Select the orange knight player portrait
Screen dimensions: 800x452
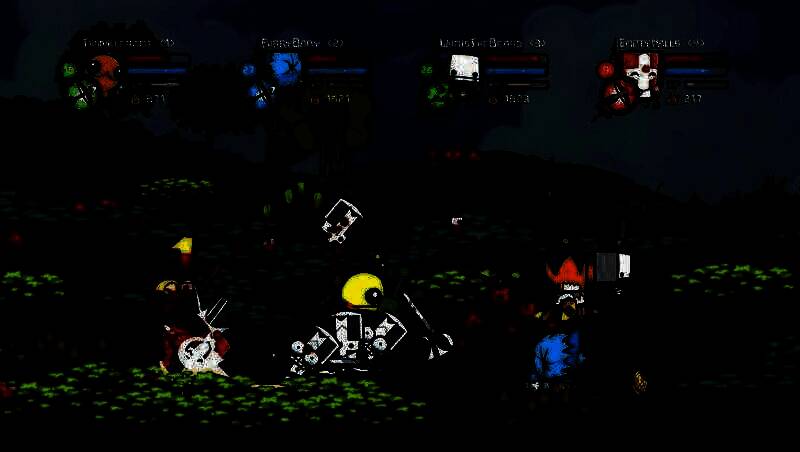(x=105, y=70)
